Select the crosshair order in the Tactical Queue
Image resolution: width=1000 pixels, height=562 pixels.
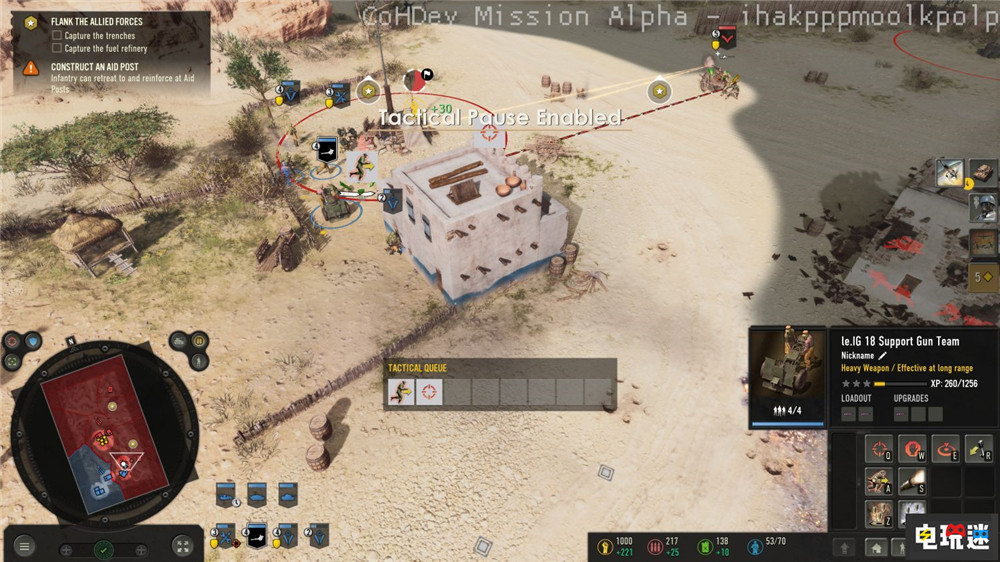pos(430,392)
